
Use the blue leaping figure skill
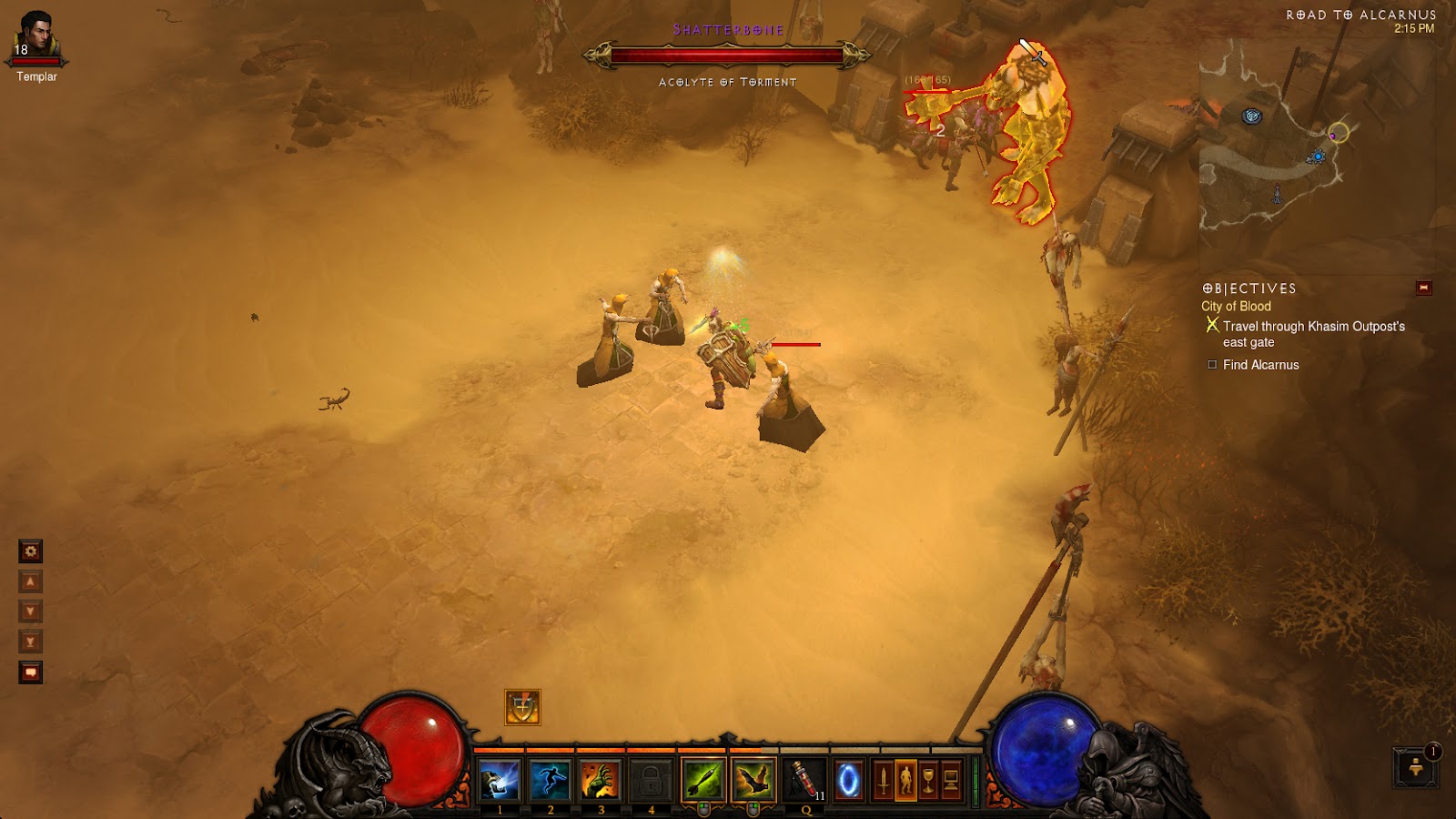550,780
